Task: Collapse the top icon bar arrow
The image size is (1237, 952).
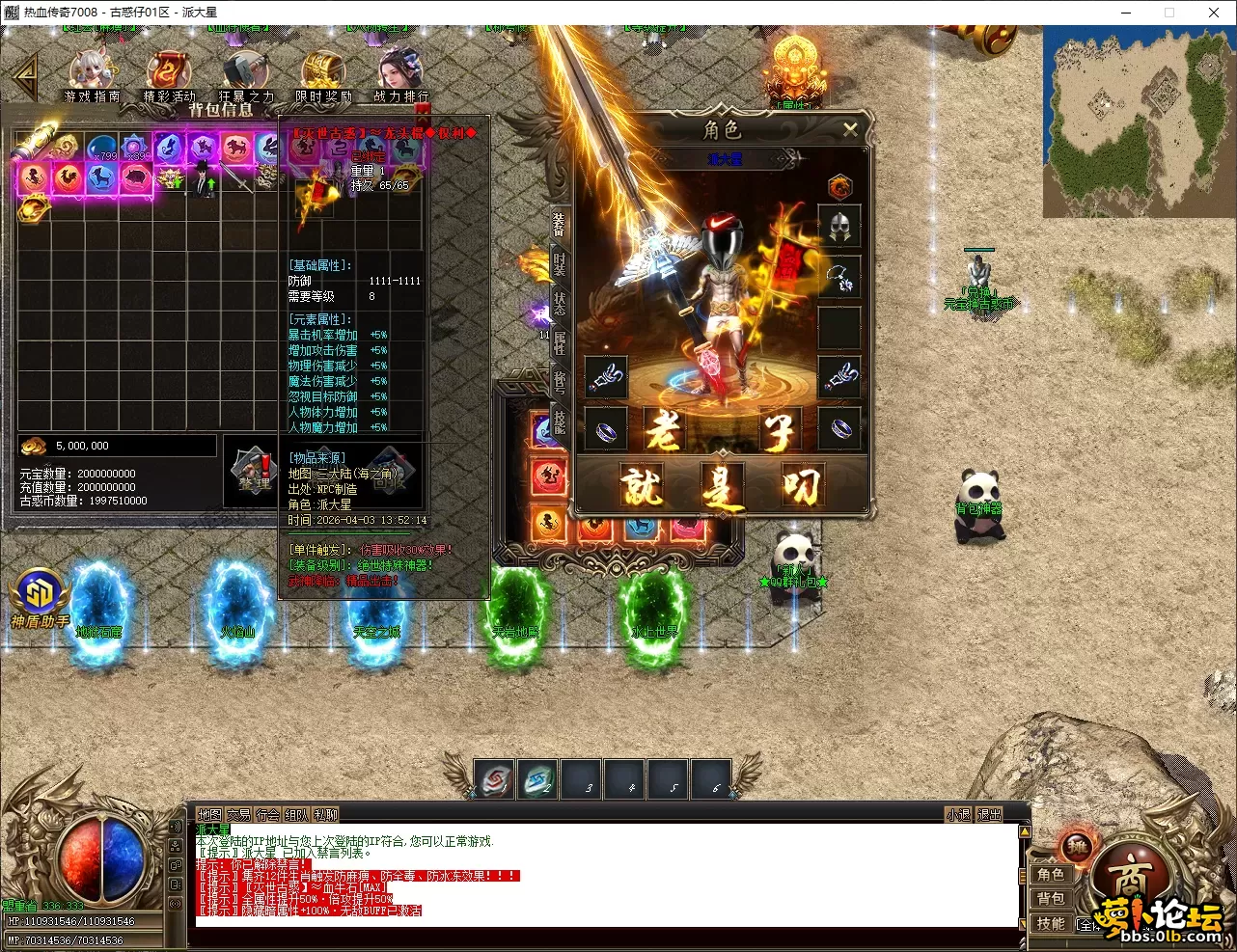Action: (23, 77)
